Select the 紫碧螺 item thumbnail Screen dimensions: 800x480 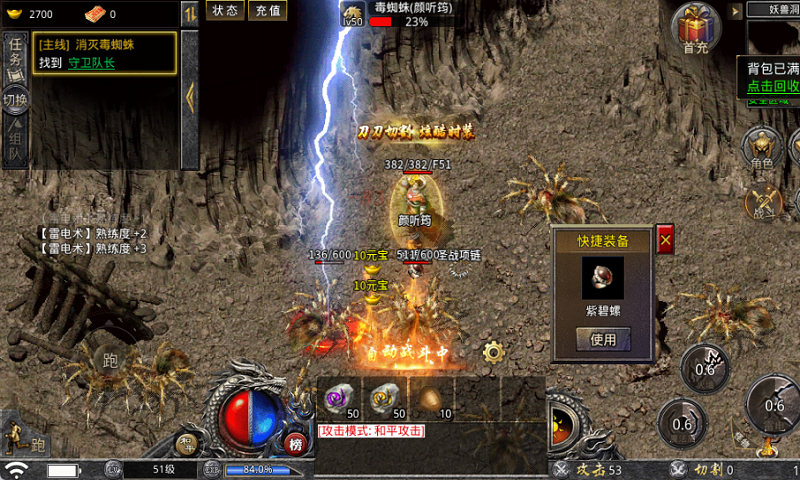603,277
